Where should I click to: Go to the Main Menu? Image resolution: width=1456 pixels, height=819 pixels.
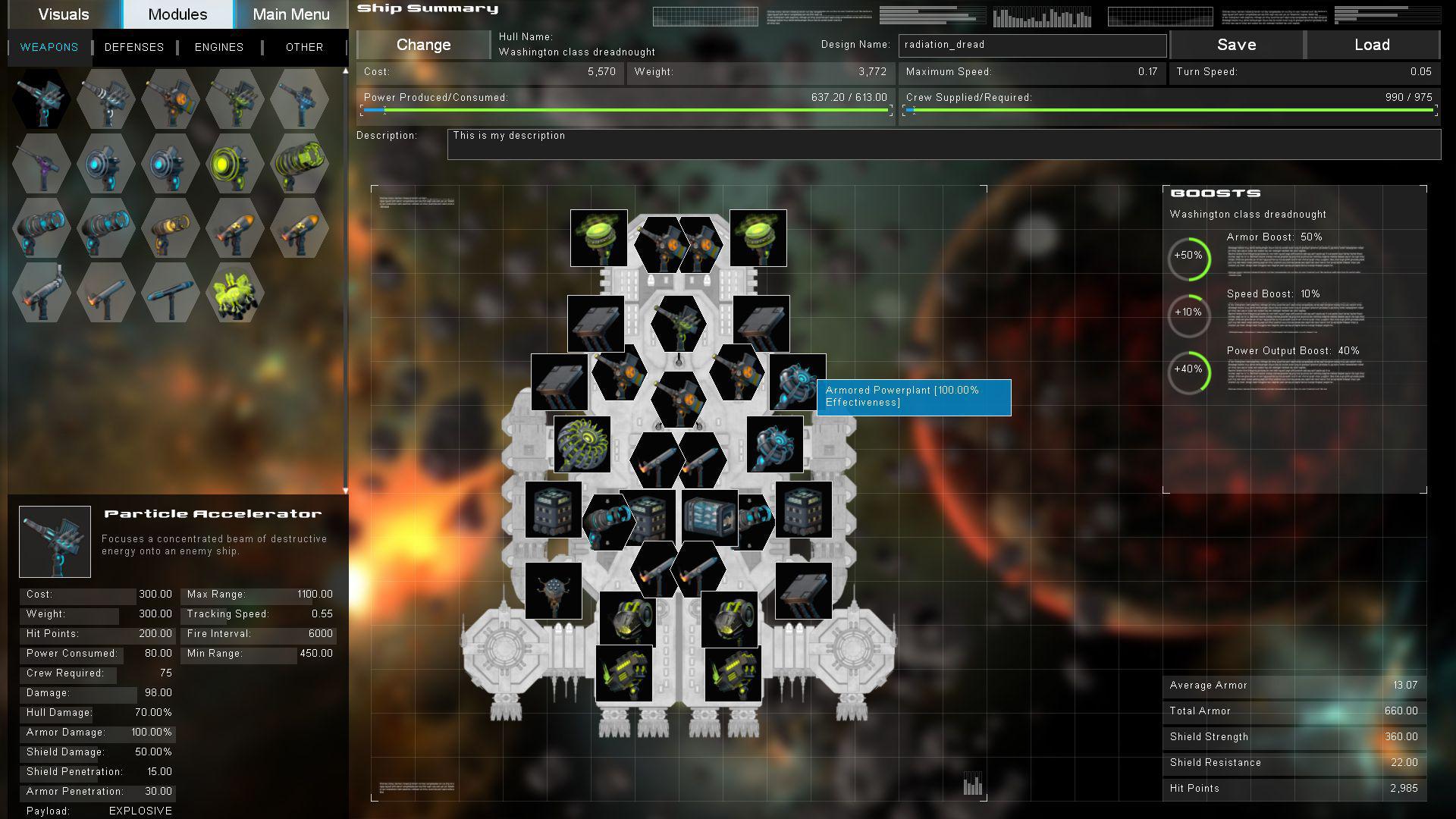(x=290, y=14)
